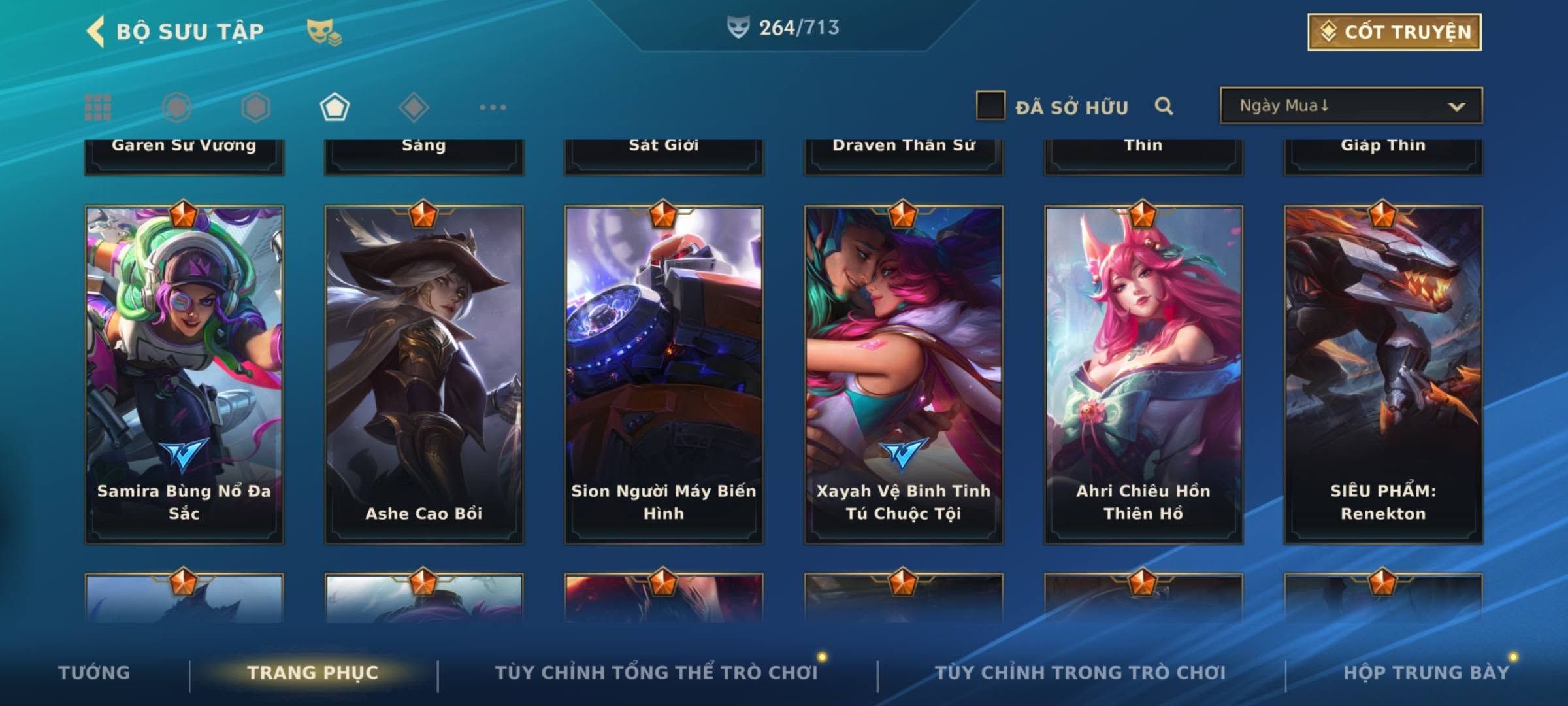
Task: Go back from Bộ Sưu Tập
Action: click(96, 32)
